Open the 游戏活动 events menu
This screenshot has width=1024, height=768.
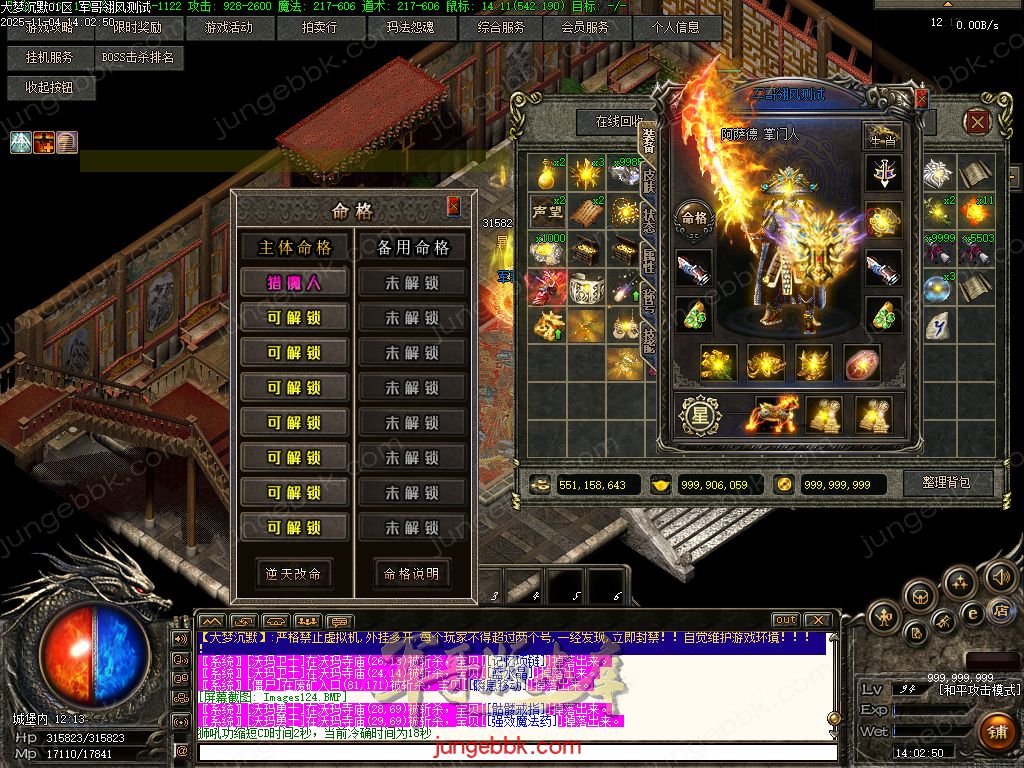[x=227, y=28]
